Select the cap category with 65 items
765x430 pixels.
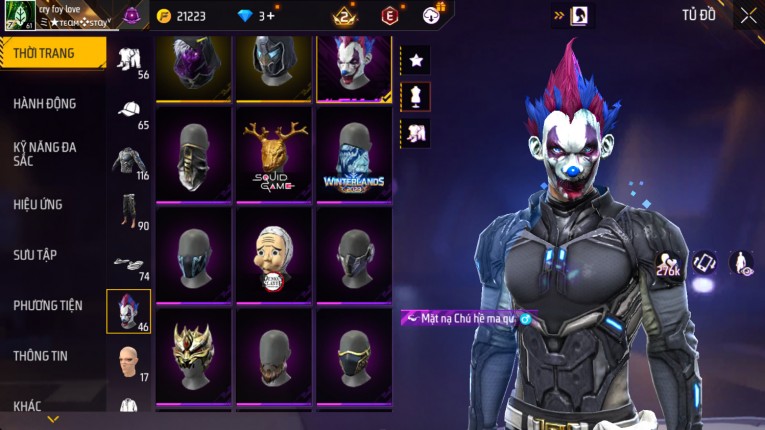tap(129, 111)
